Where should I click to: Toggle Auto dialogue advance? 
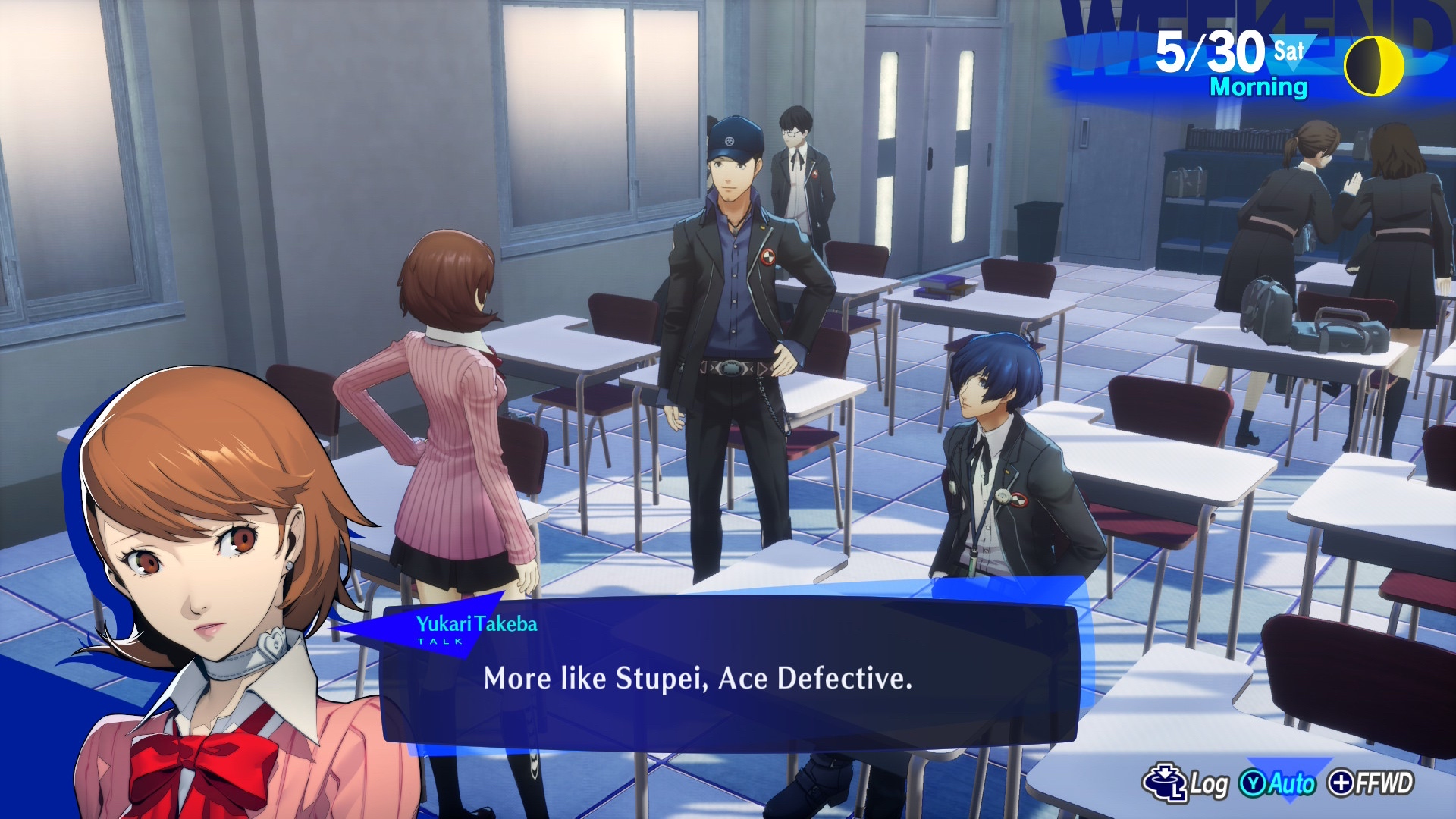pyautogui.click(x=1279, y=783)
